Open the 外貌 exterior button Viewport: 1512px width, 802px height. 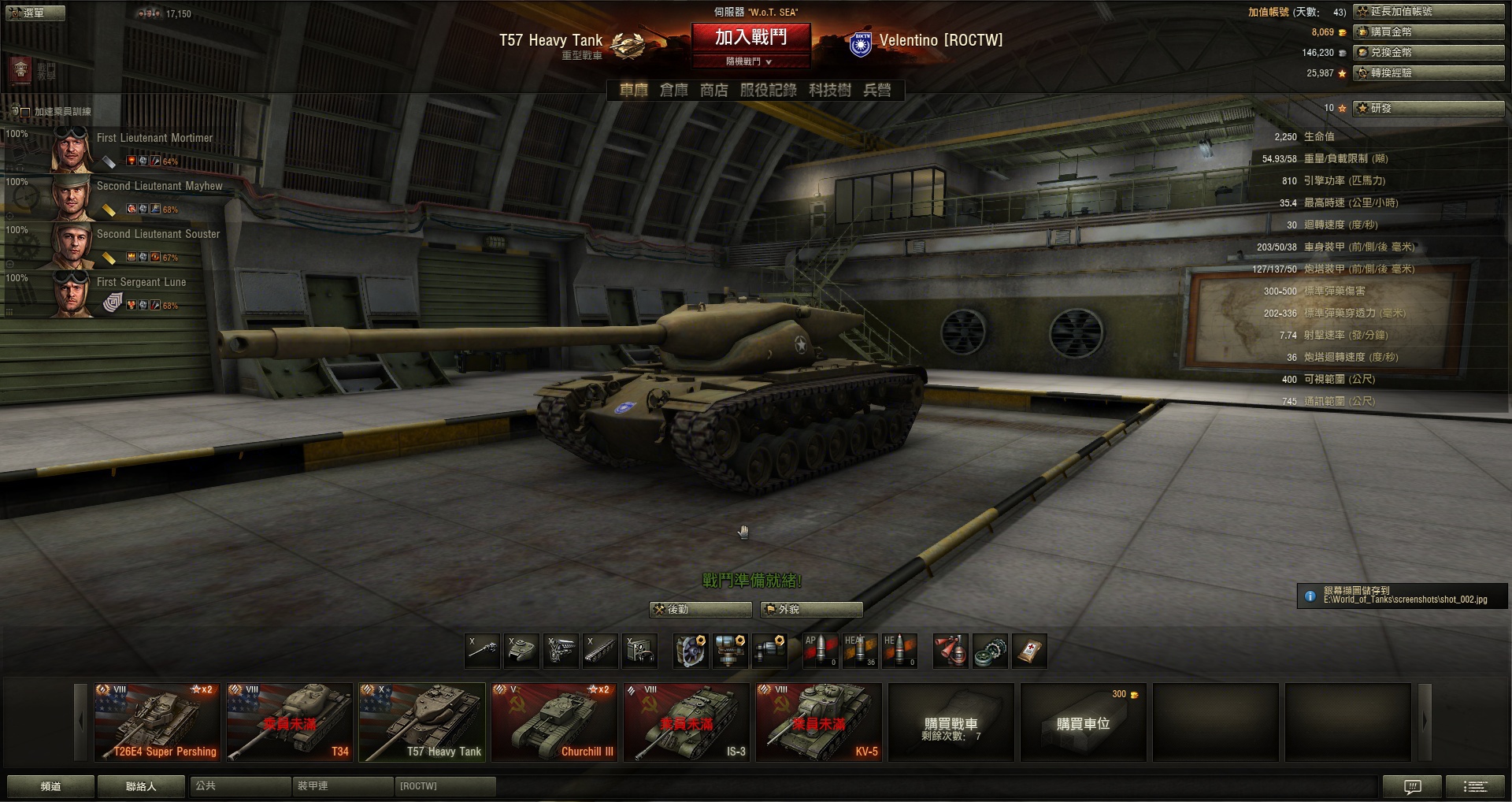(x=811, y=609)
